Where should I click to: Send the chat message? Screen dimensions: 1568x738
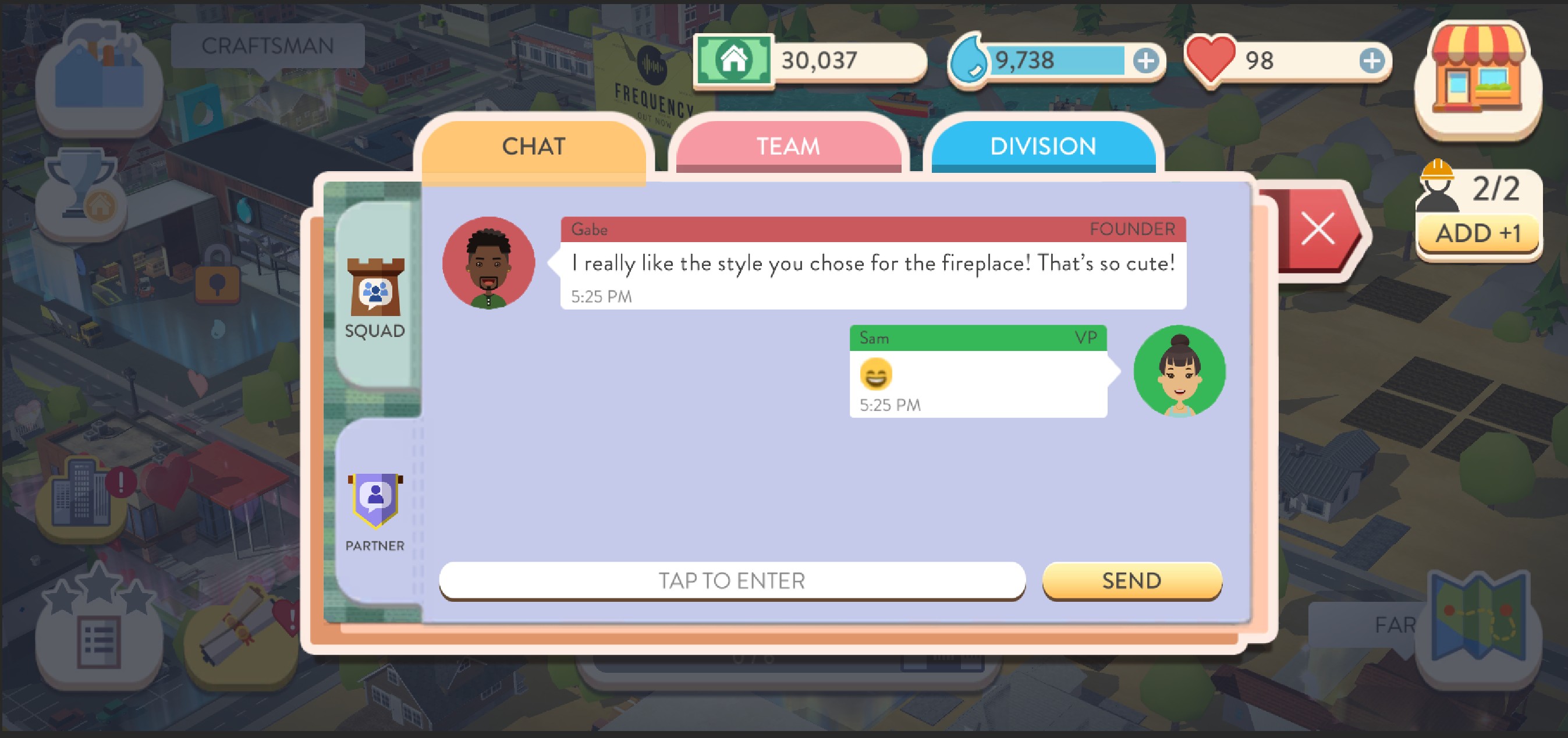click(1131, 580)
